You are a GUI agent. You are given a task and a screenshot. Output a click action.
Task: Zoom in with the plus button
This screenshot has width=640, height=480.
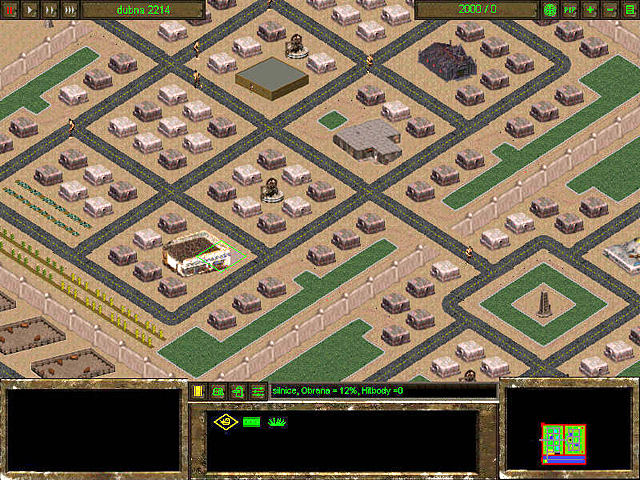591,9
